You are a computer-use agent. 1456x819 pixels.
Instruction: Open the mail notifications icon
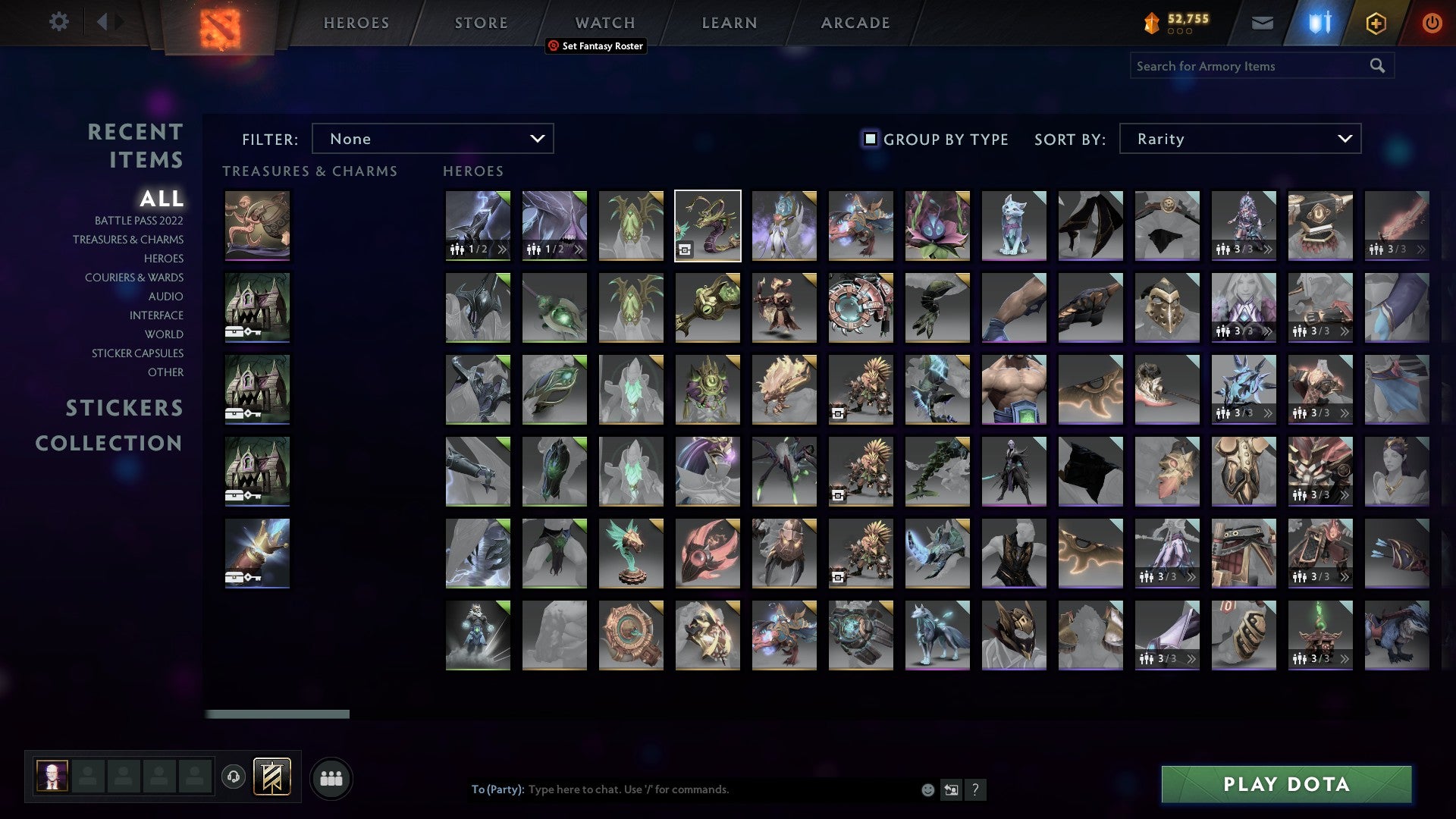1262,23
